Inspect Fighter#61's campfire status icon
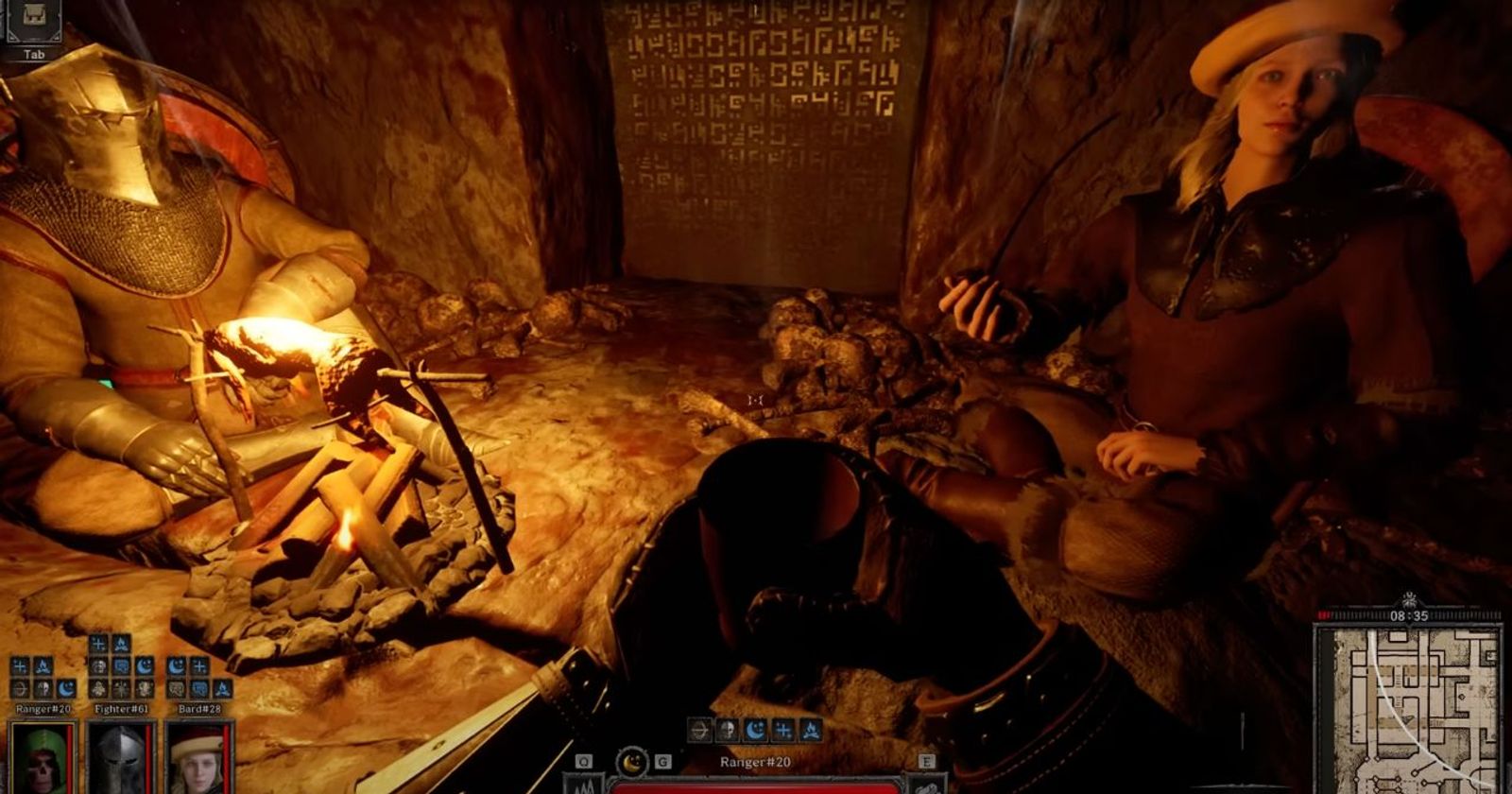This screenshot has height=794, width=1512. (122, 644)
